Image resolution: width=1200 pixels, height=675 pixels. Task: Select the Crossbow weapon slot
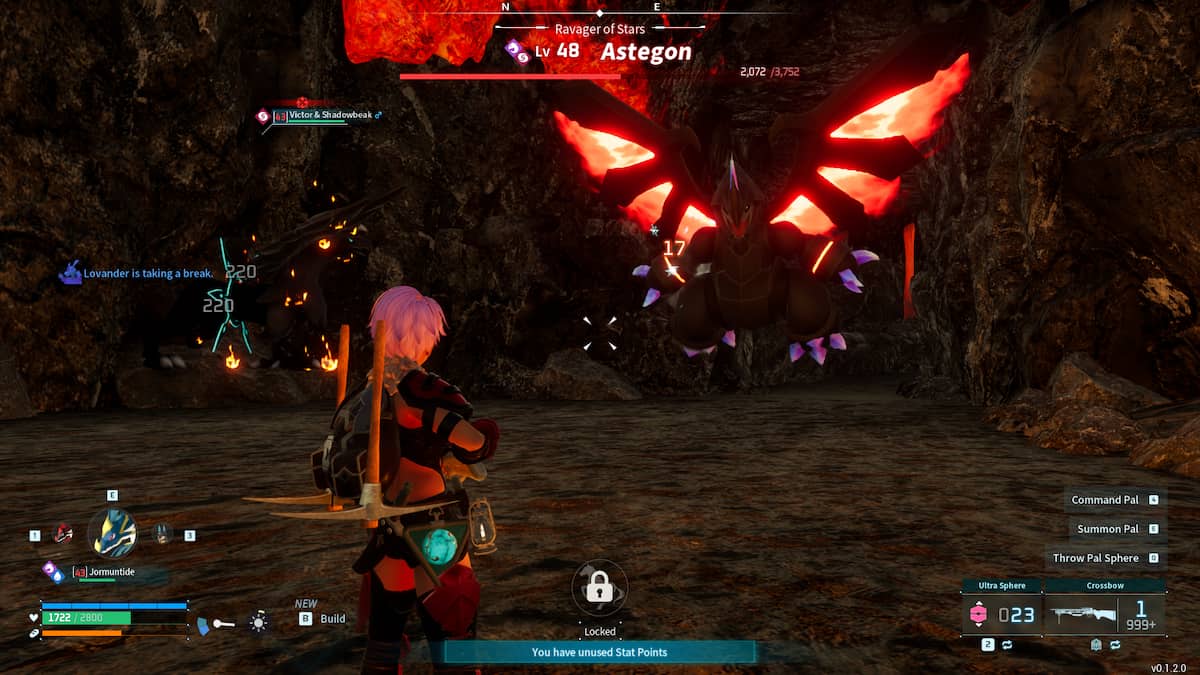[1104, 613]
